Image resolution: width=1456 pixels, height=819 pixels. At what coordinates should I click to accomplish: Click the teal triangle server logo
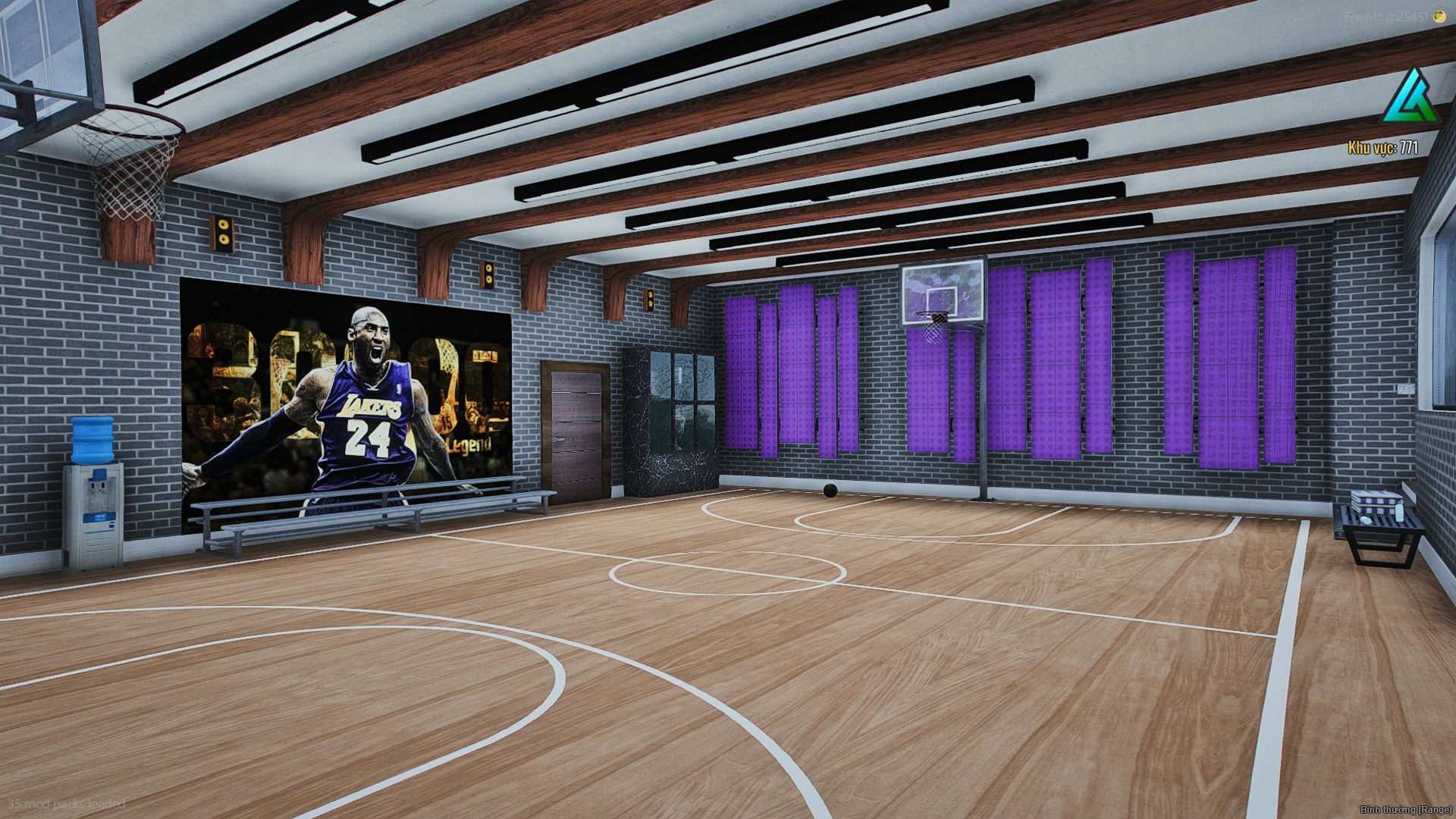pos(1410,98)
